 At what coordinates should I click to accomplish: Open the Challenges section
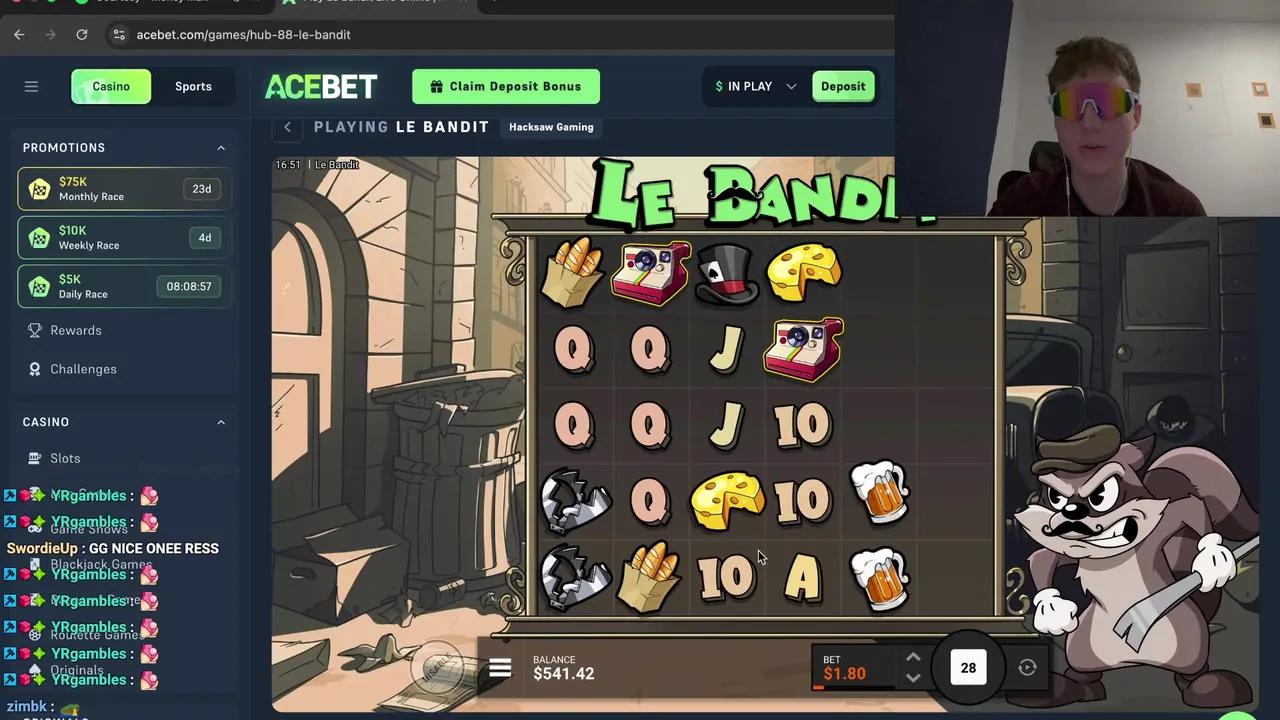tap(83, 369)
